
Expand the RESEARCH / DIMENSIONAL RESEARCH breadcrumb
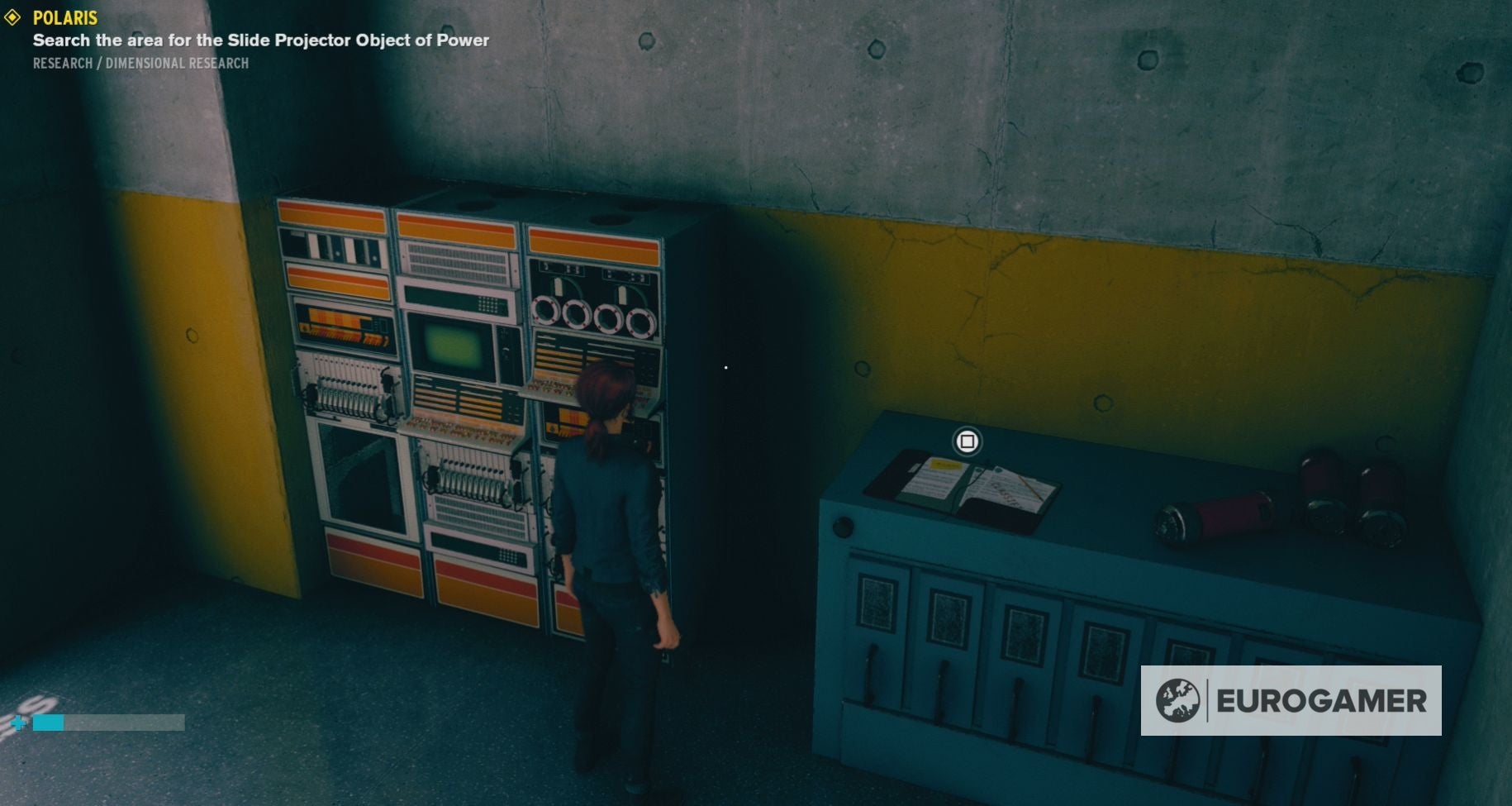pyautogui.click(x=140, y=62)
